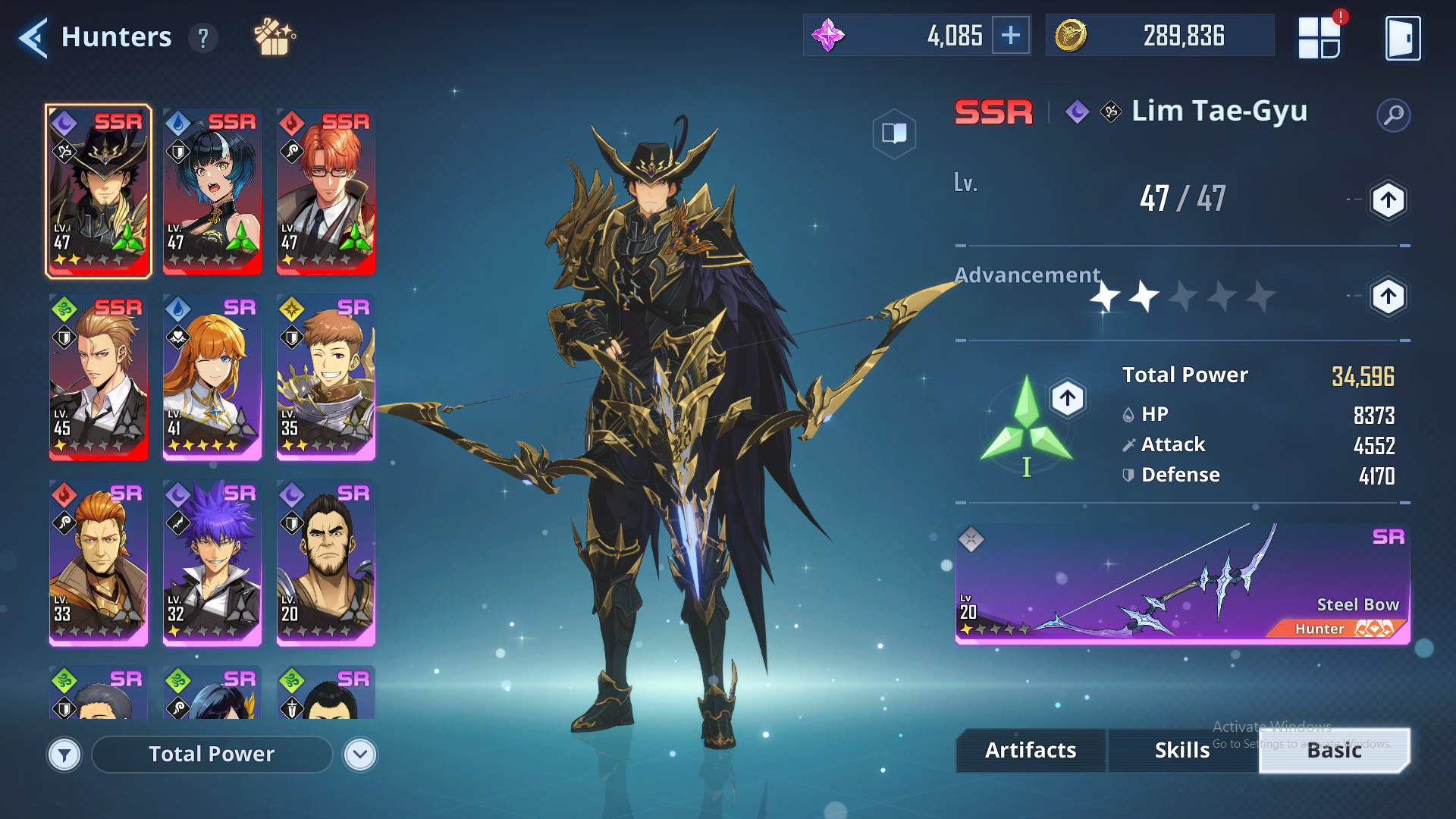Viewport: 1456px width, 819px height.
Task: Upgrade hunter level with the Lv. arrow button
Action: (1388, 201)
